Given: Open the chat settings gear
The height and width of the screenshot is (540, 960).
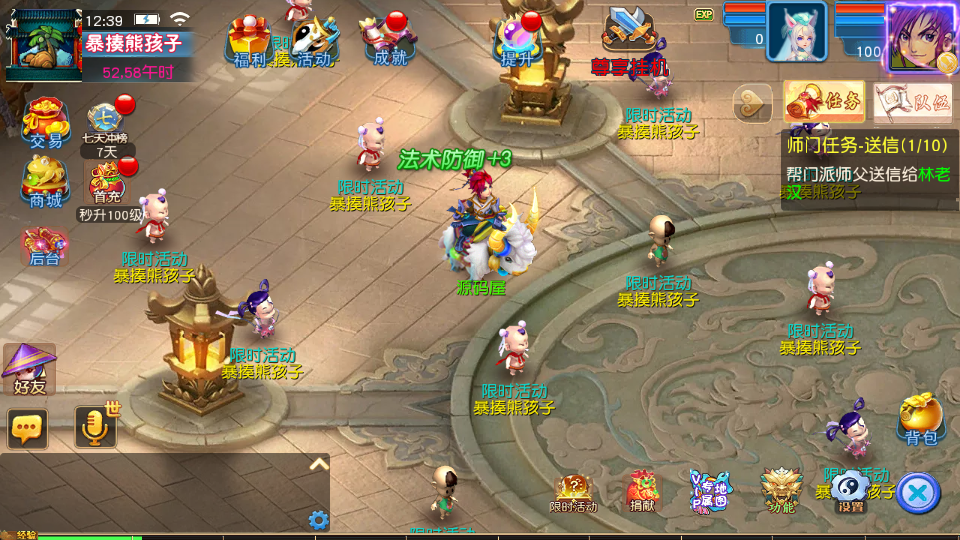Looking at the screenshot, I should [x=319, y=519].
